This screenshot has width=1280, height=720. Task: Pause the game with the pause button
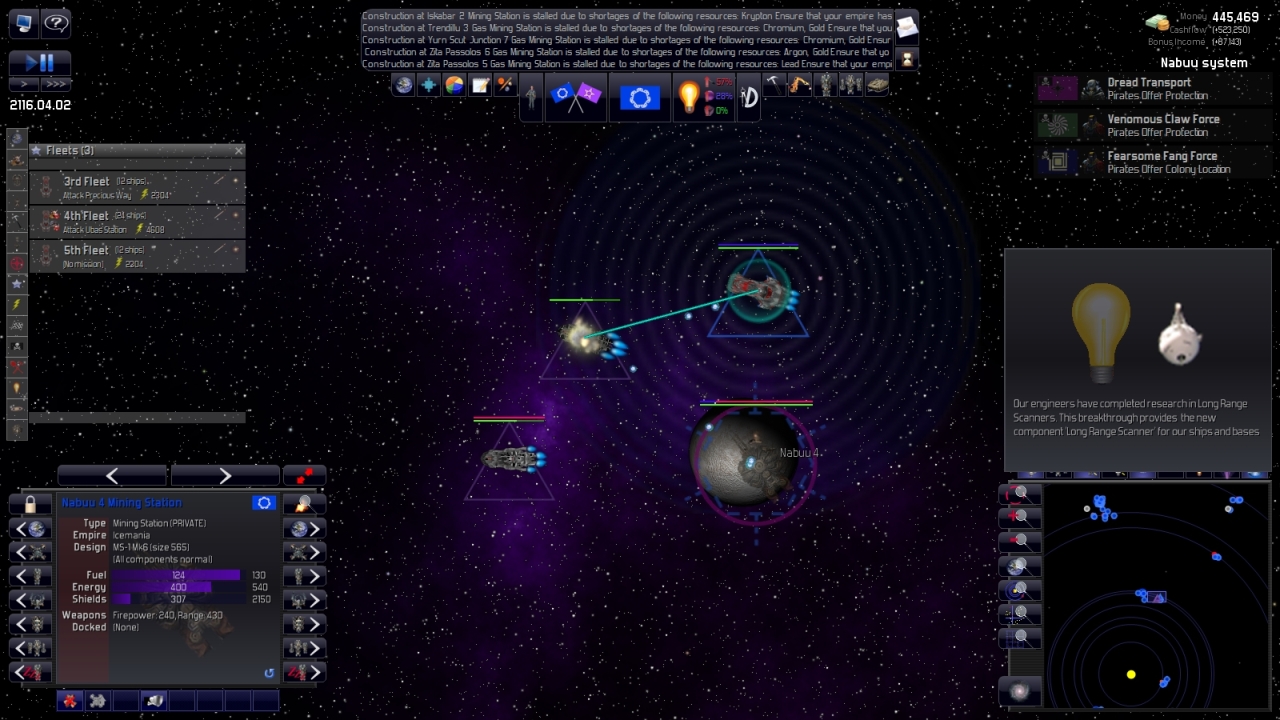[47, 62]
